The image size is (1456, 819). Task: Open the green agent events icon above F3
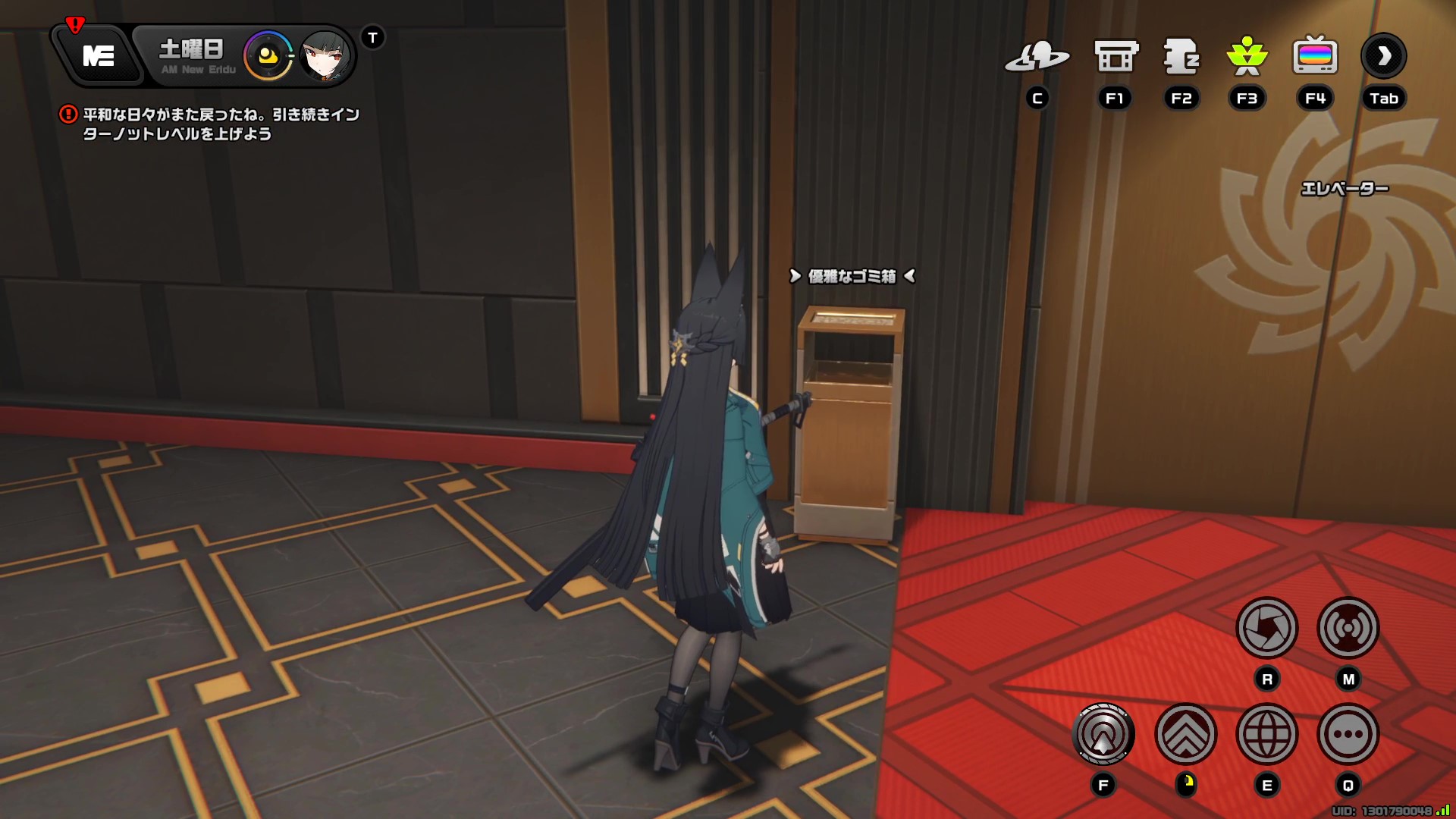(1247, 55)
